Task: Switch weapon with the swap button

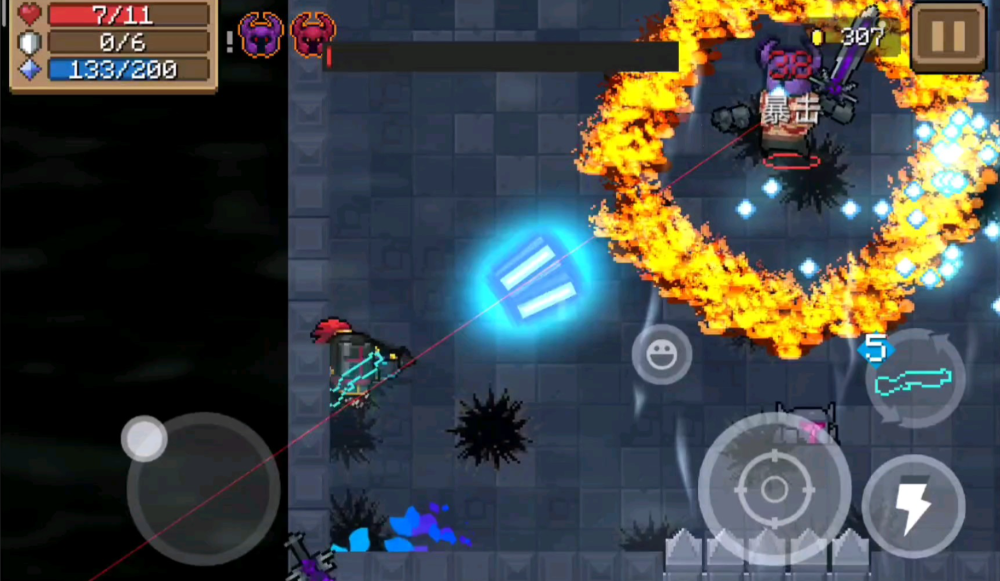Action: (913, 379)
